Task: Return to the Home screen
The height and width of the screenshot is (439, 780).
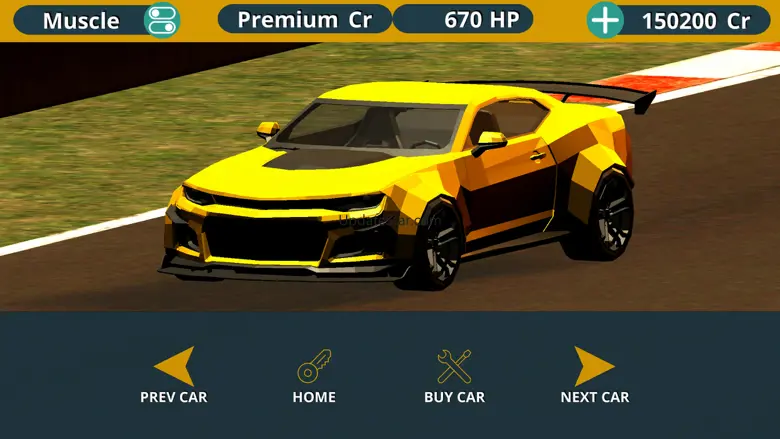Action: coord(314,368)
